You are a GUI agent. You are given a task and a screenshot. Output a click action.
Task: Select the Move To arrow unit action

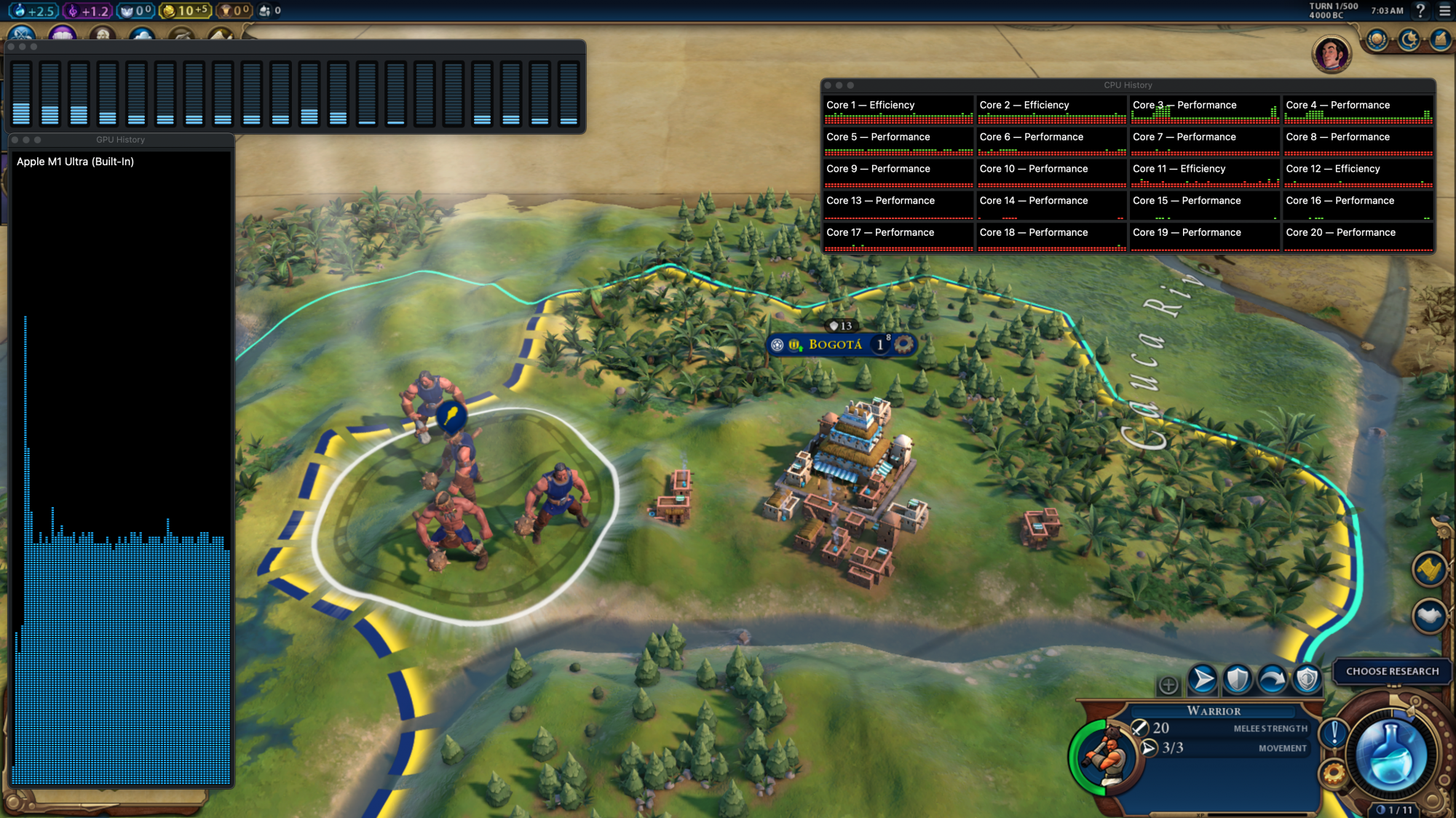click(1203, 680)
